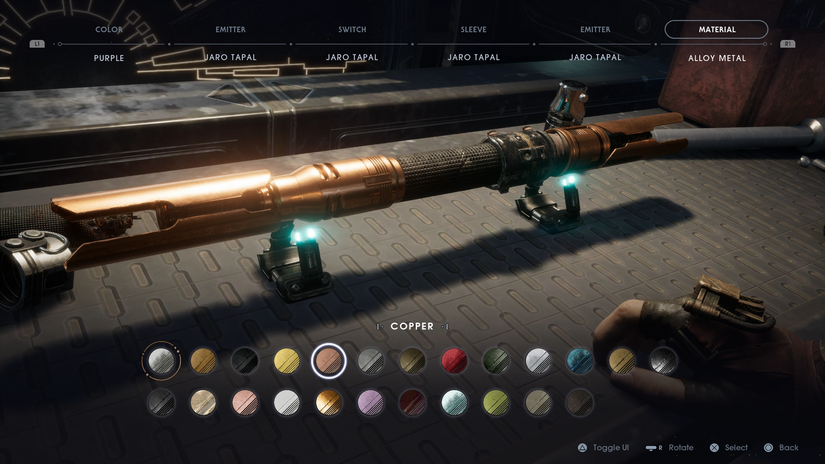825x464 pixels.
Task: Pick the shiny orange-gold material swatch
Action: (329, 402)
